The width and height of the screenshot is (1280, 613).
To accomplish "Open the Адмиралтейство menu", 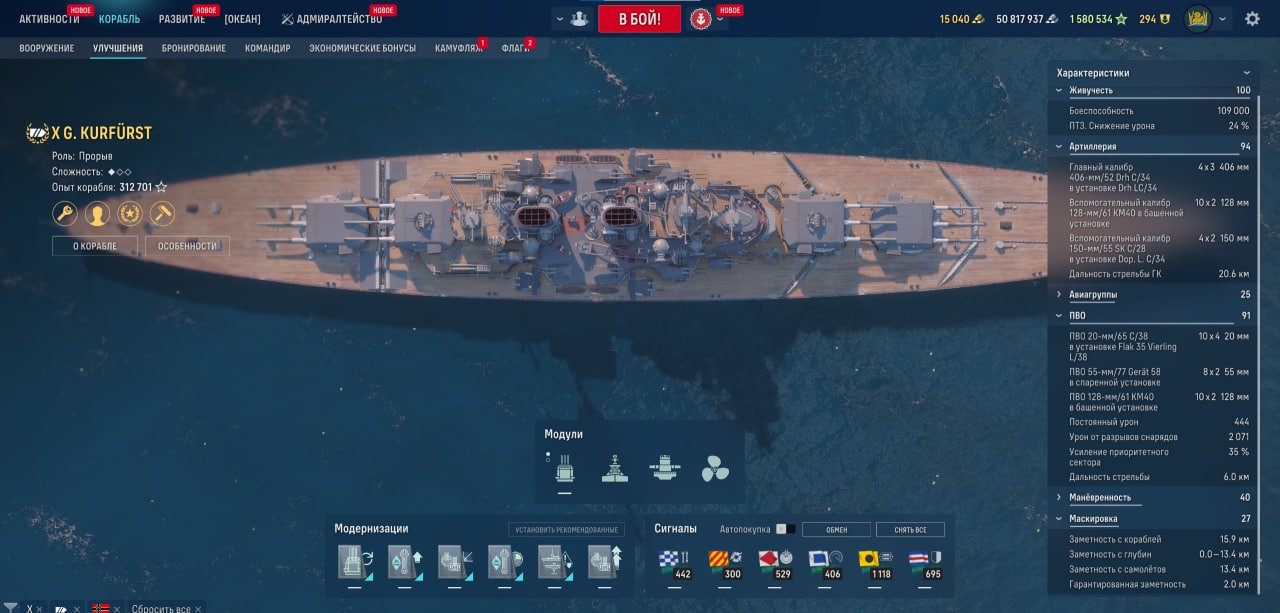I will (331, 19).
